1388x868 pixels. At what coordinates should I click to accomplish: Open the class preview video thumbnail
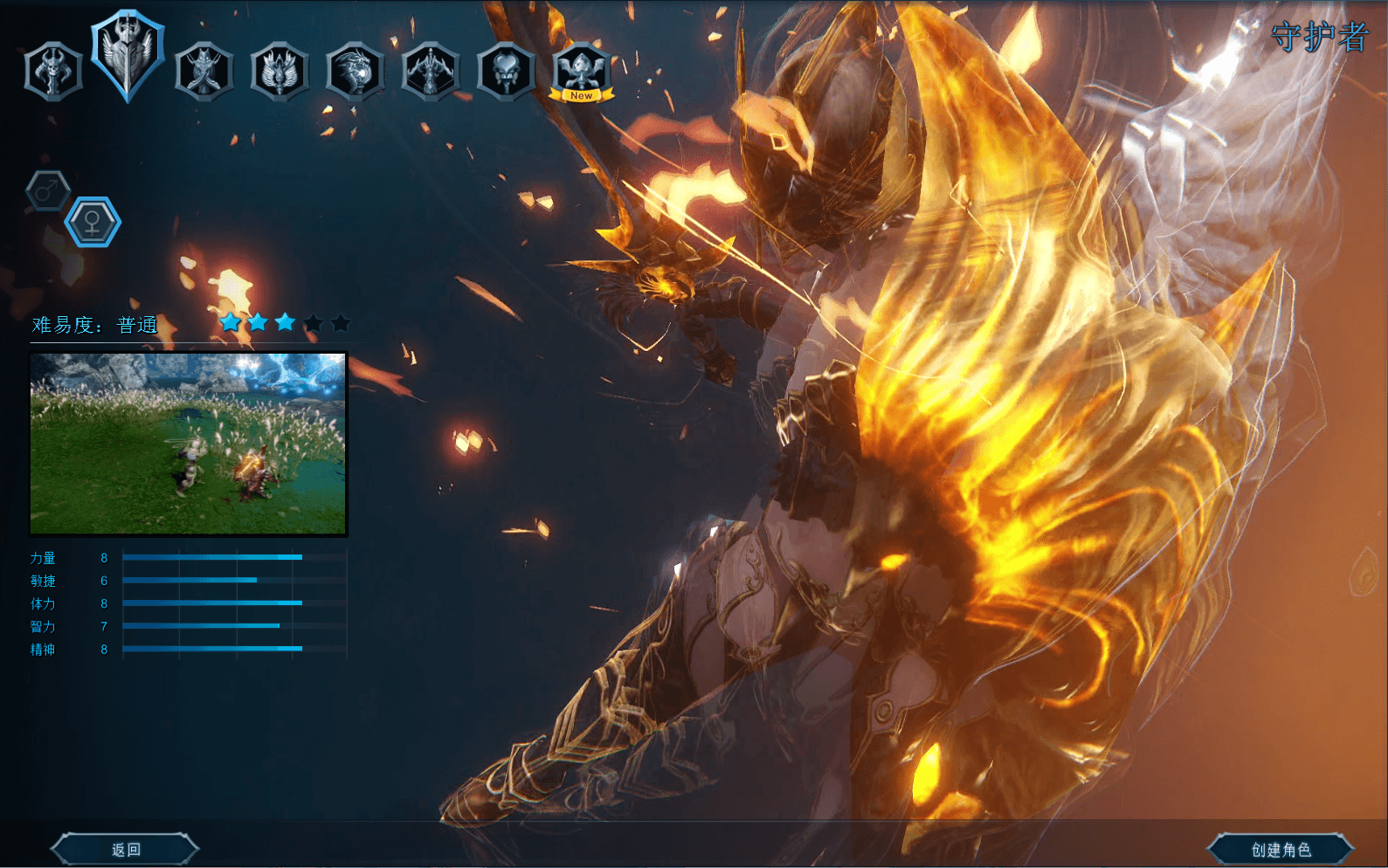(189, 444)
